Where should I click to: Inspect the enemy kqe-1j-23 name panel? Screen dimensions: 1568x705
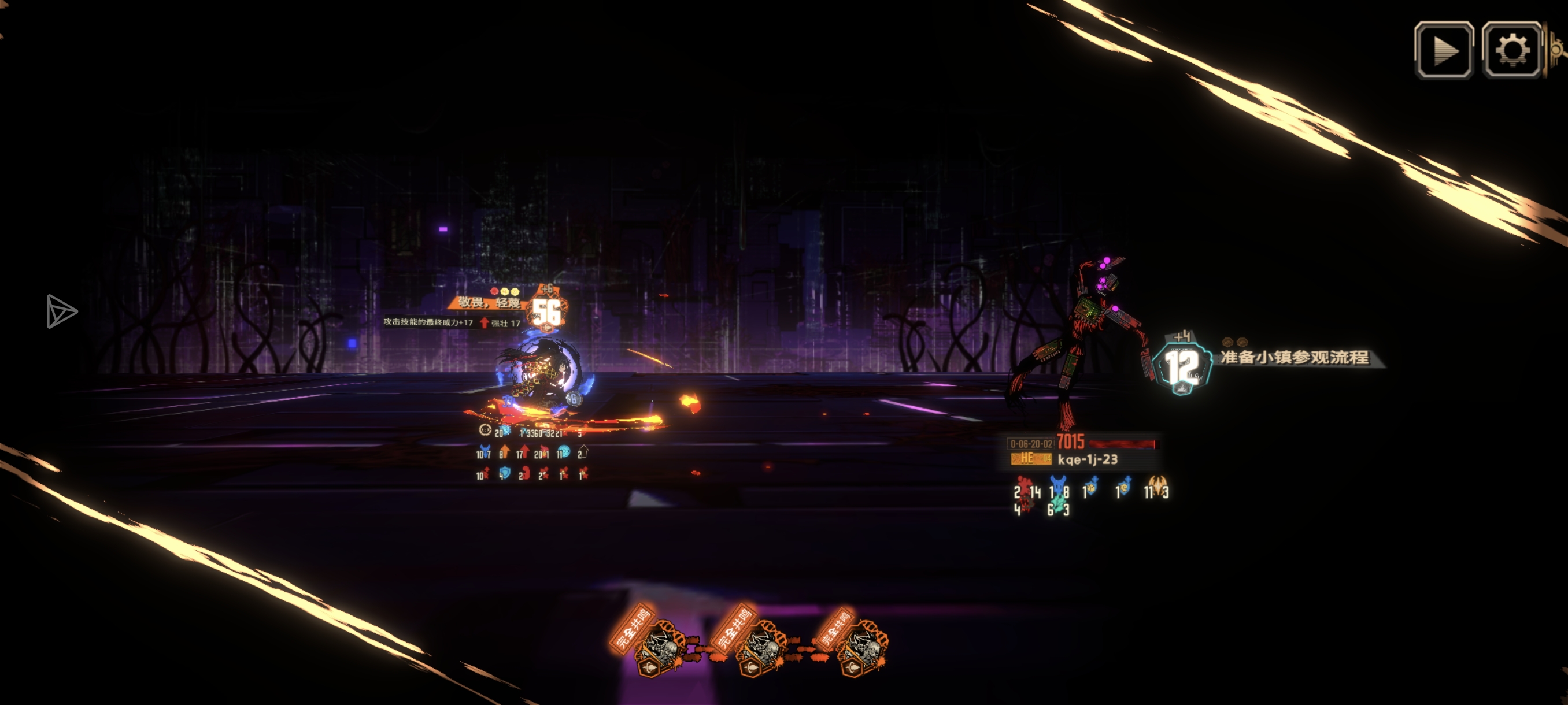(x=1087, y=459)
